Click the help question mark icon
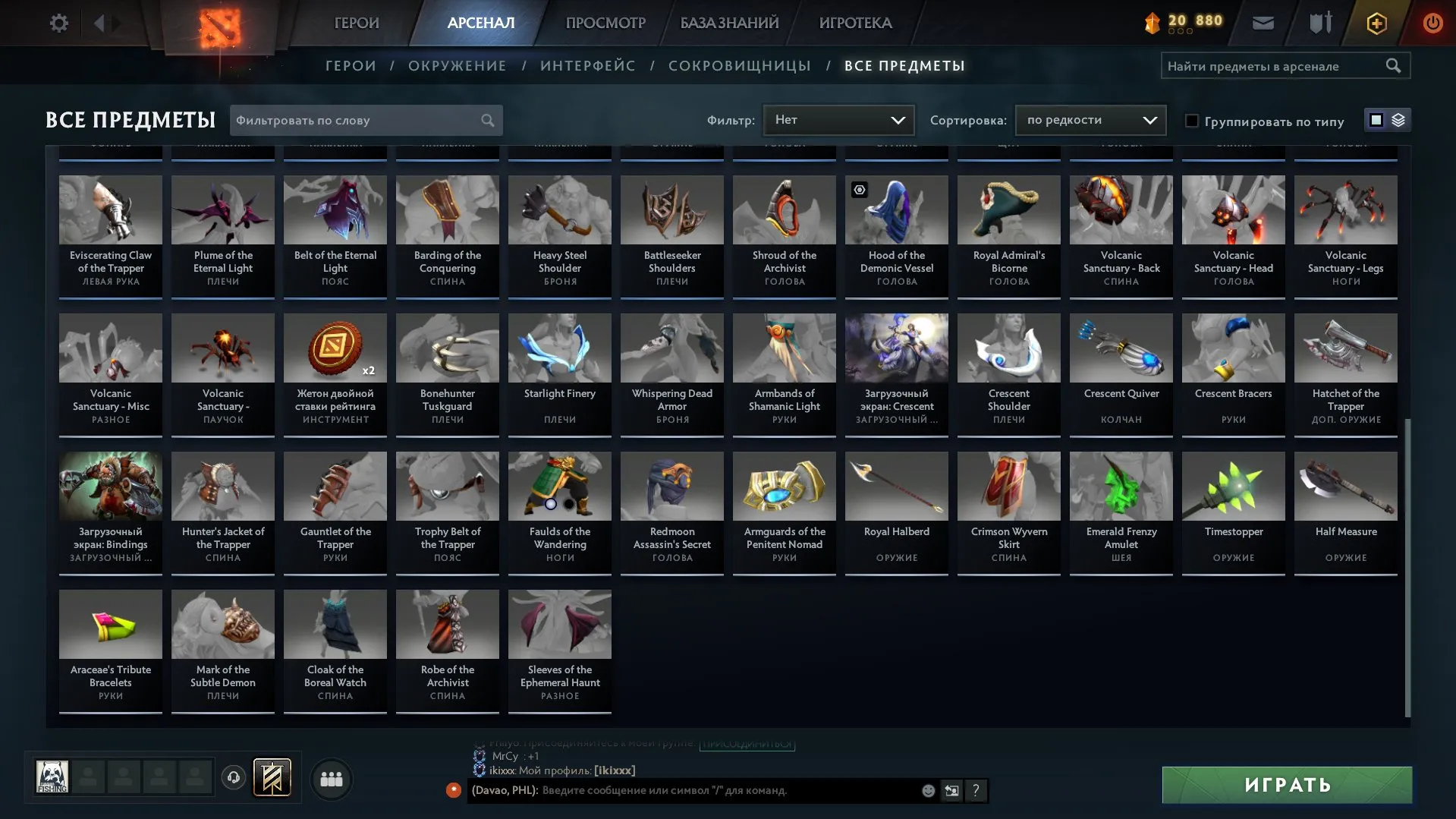The width and height of the screenshot is (1456, 819). point(976,791)
